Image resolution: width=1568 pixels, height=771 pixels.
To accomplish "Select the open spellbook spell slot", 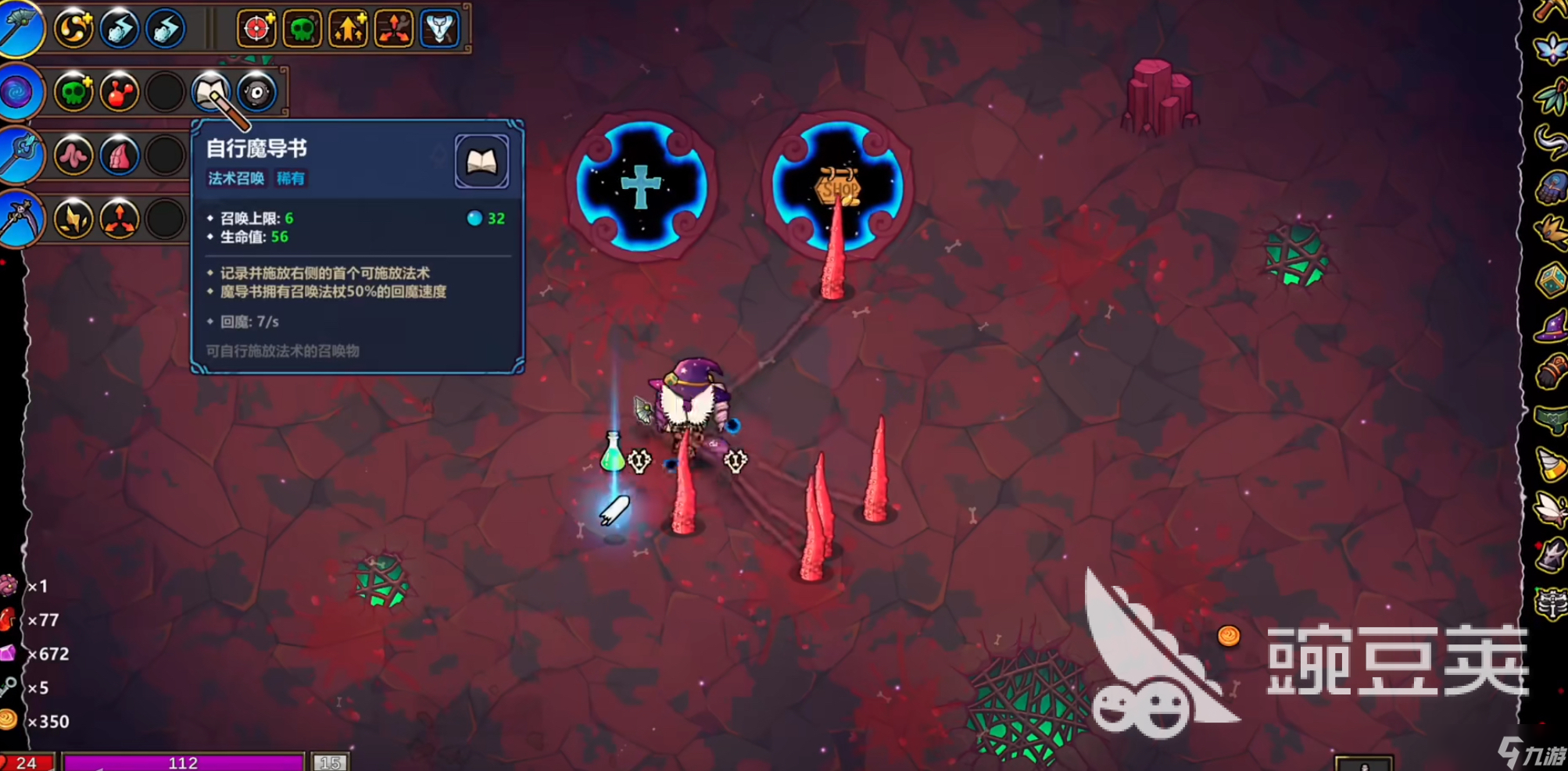I will [210, 92].
